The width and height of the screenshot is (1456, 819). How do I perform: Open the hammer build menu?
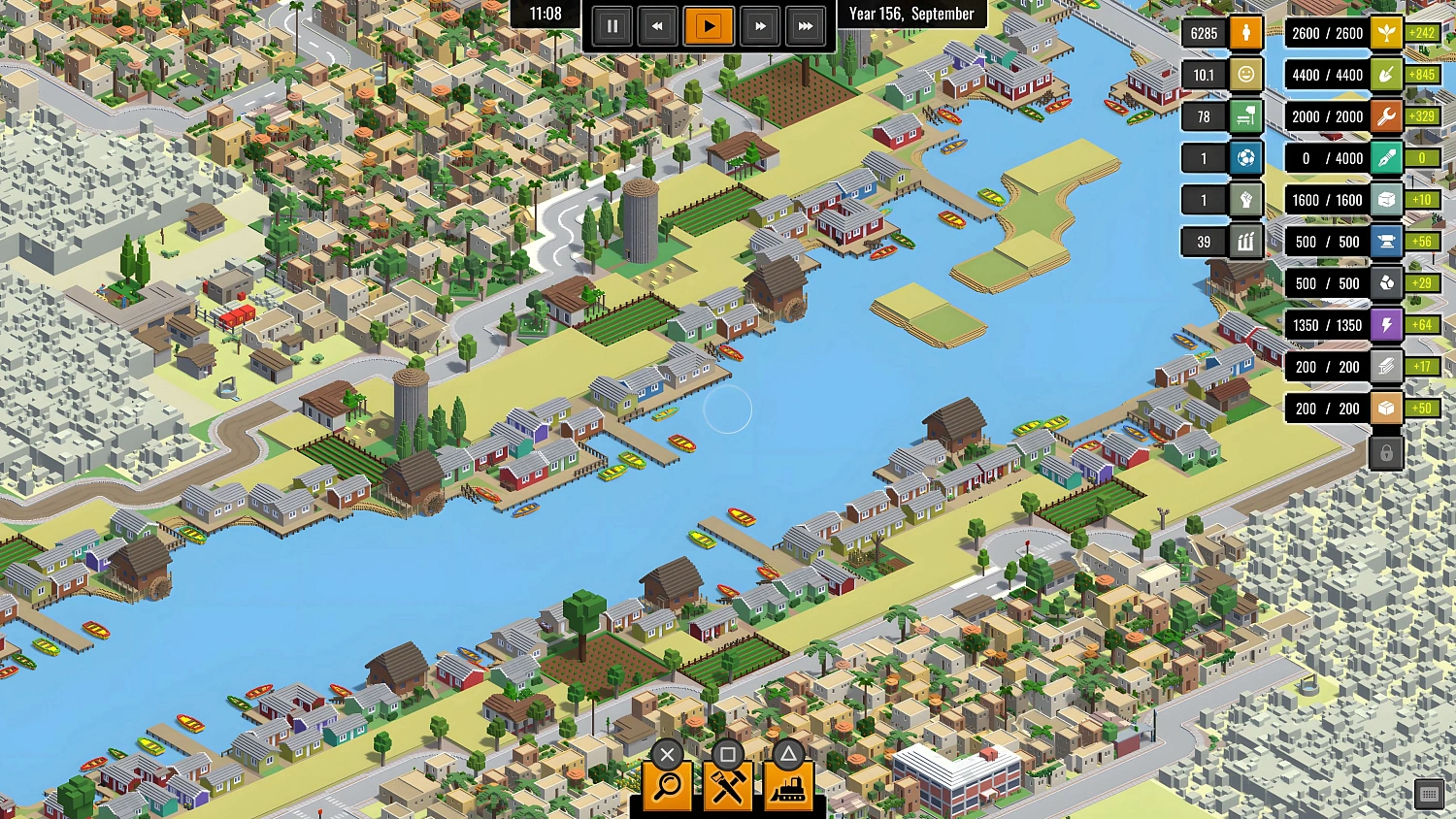(x=728, y=786)
